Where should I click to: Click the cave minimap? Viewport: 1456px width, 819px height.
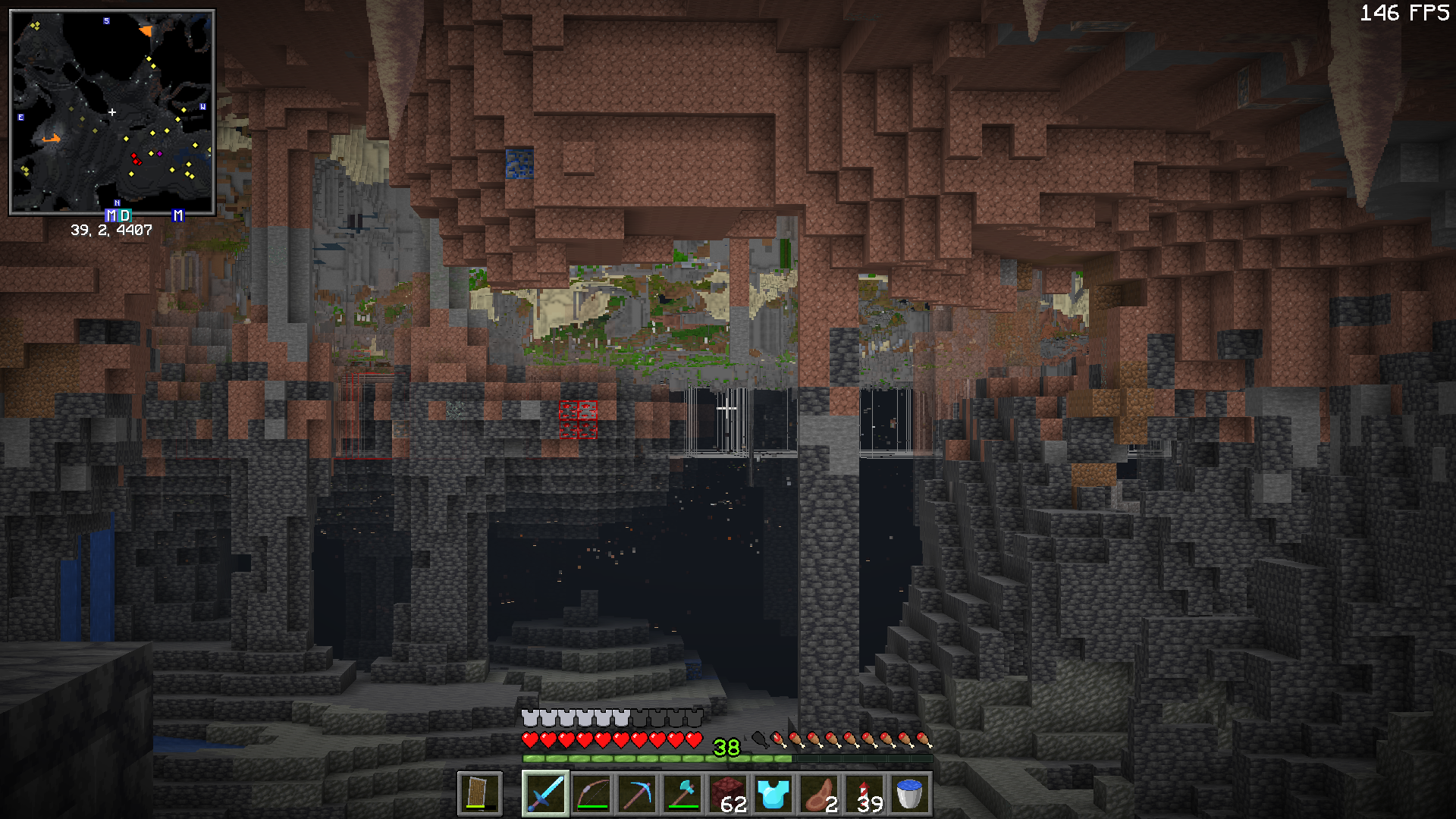coord(112,112)
